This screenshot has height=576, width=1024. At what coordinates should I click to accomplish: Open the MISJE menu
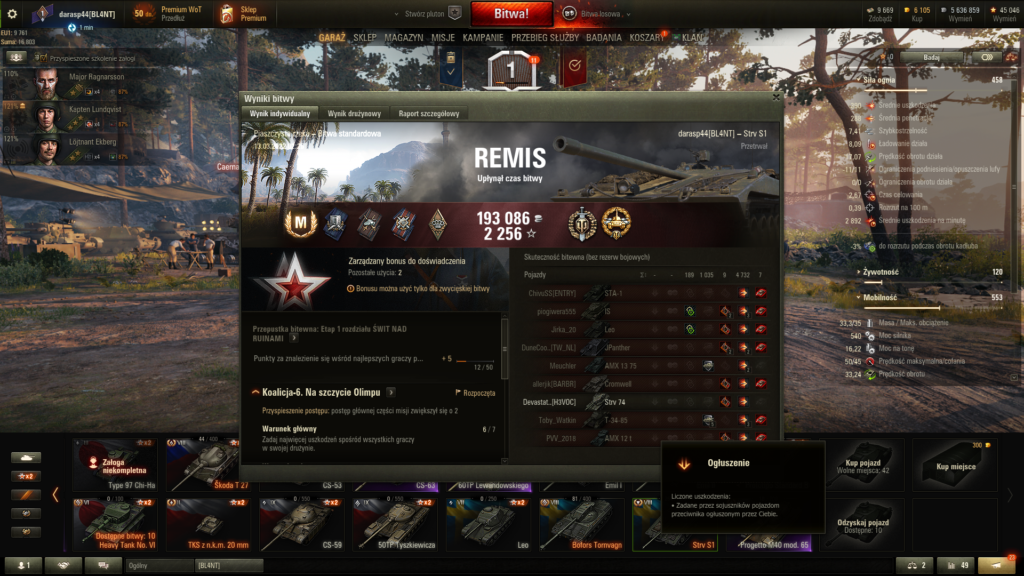click(443, 37)
